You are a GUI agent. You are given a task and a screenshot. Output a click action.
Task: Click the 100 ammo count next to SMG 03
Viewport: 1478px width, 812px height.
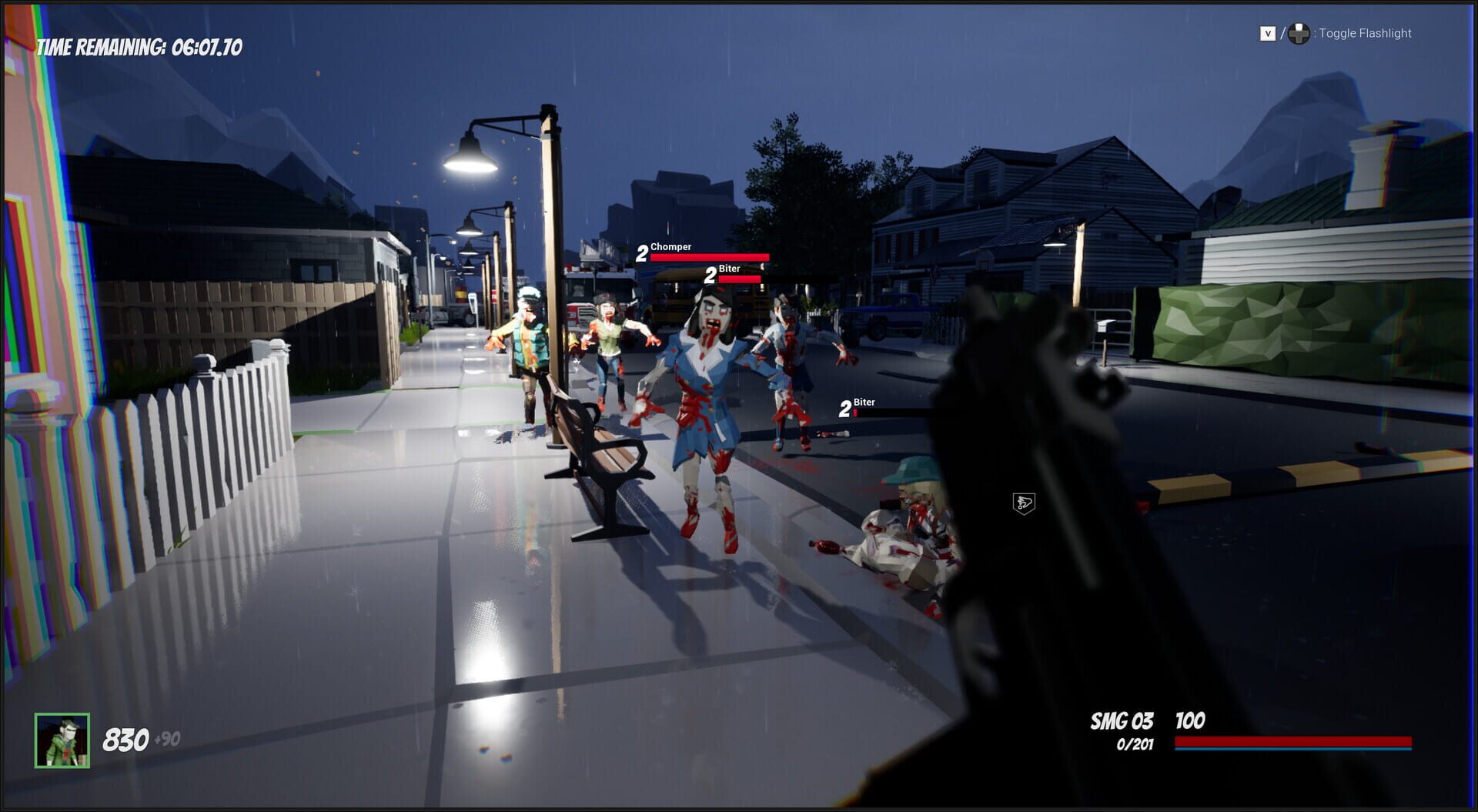pyautogui.click(x=1189, y=721)
